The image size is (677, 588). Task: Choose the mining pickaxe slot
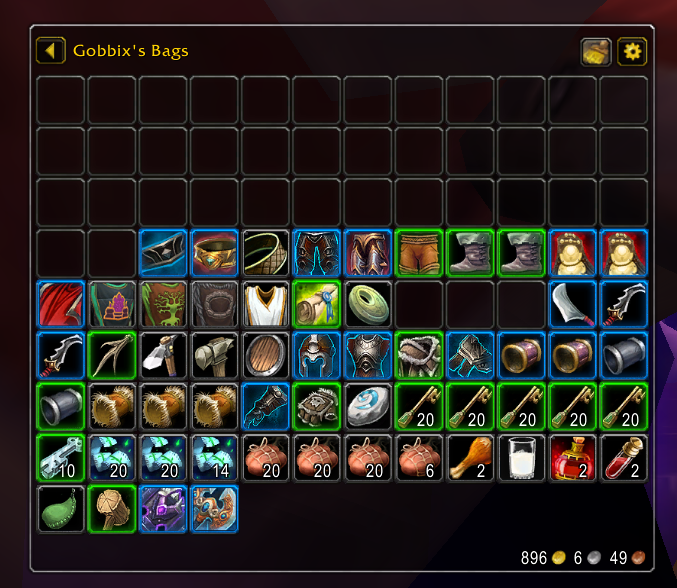[163, 355]
